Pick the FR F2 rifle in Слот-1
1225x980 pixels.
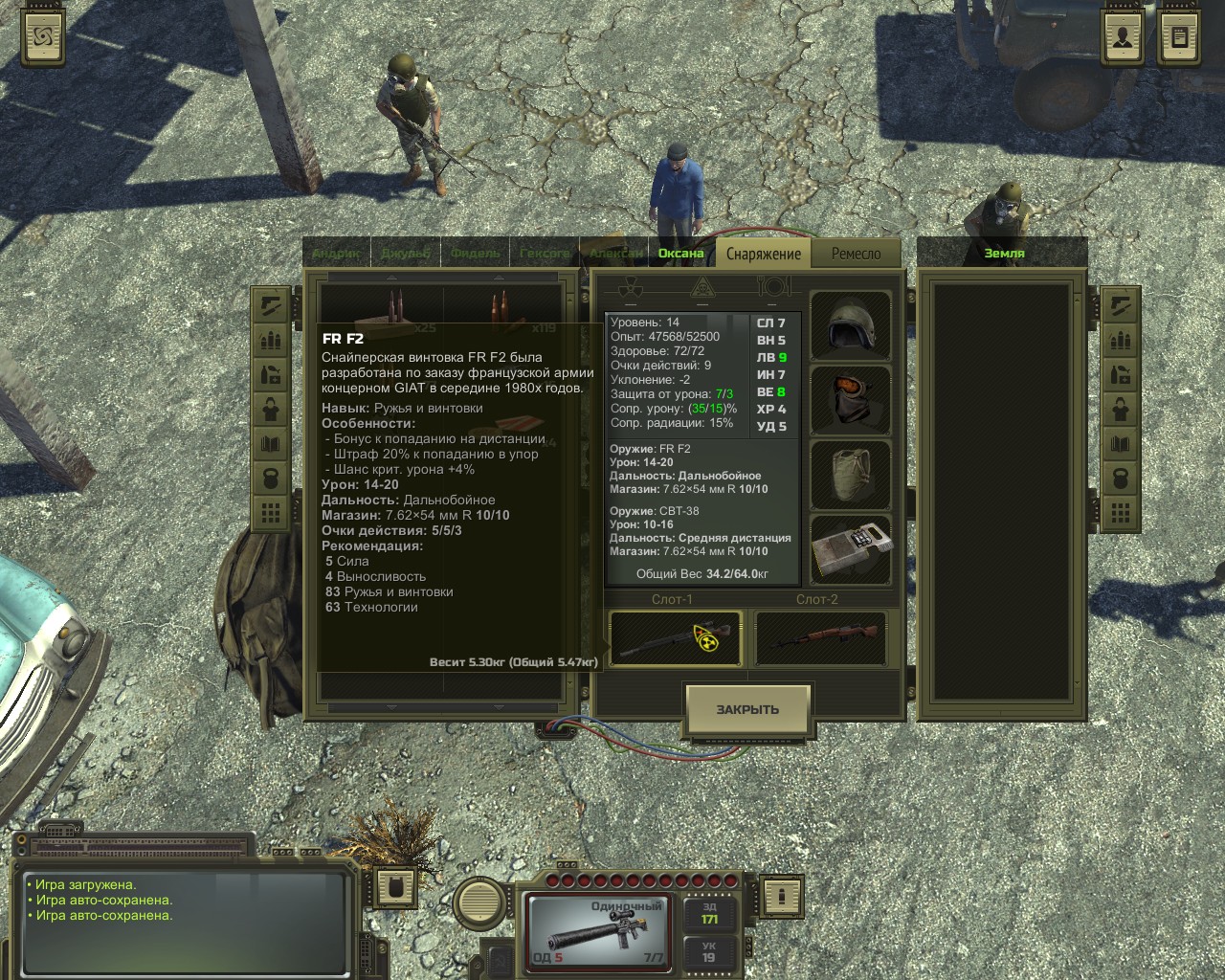[676, 638]
